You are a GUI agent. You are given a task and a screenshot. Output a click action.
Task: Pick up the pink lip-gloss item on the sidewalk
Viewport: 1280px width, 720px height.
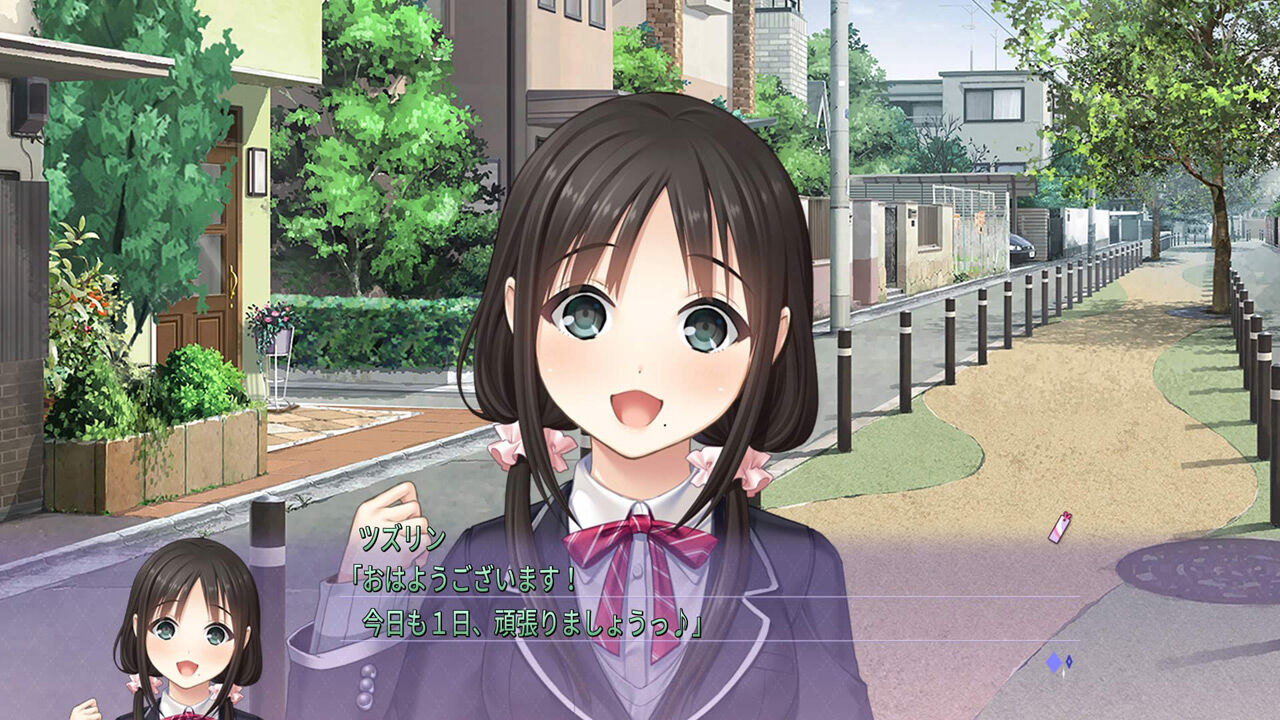(1057, 528)
